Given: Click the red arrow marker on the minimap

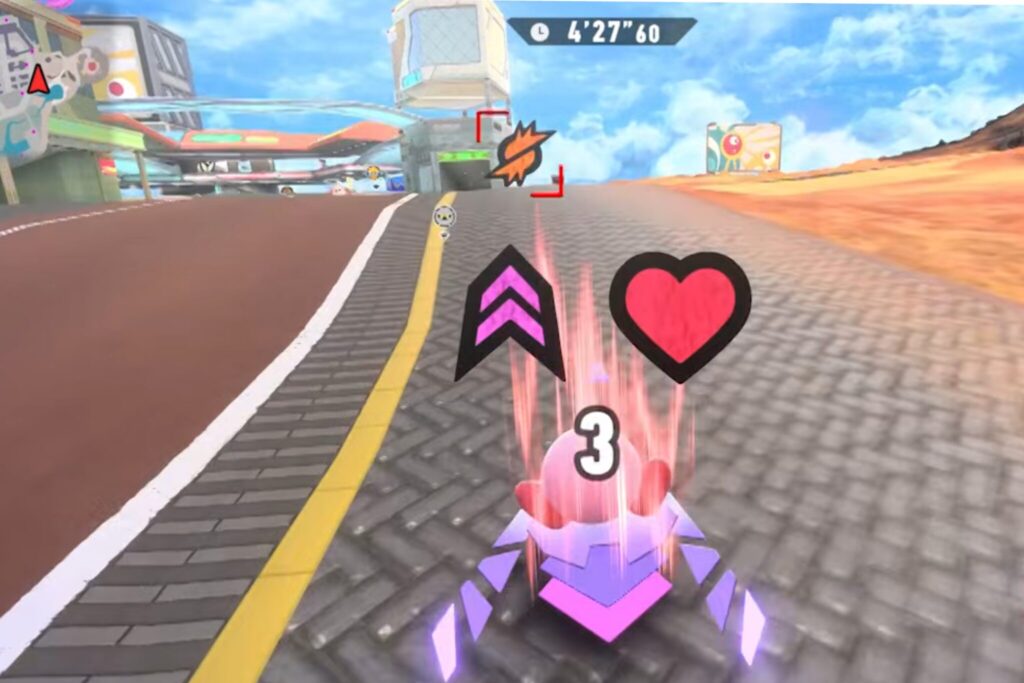Looking at the screenshot, I should (x=38, y=79).
